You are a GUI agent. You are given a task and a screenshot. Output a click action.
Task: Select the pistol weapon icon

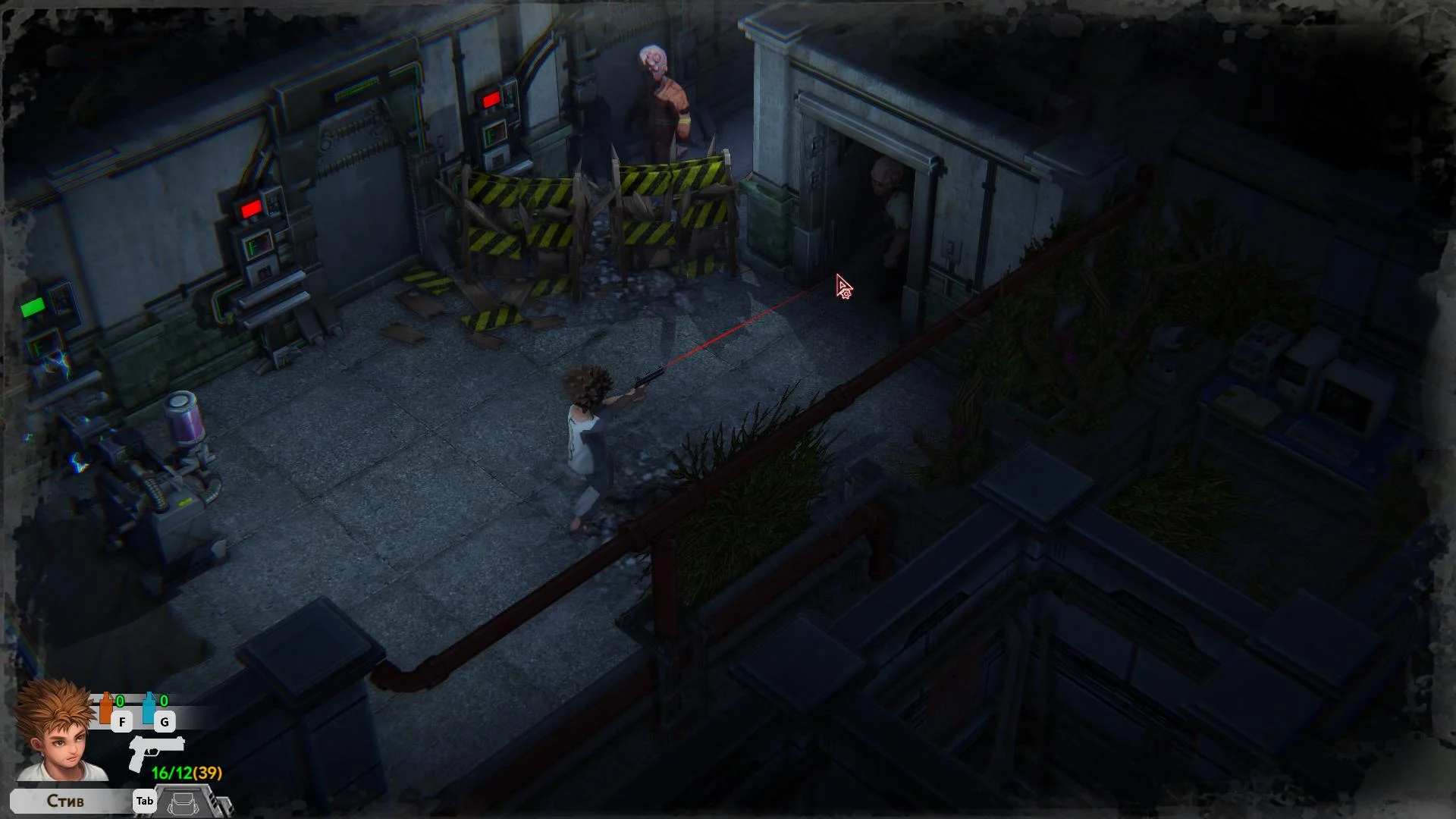pyautogui.click(x=155, y=751)
